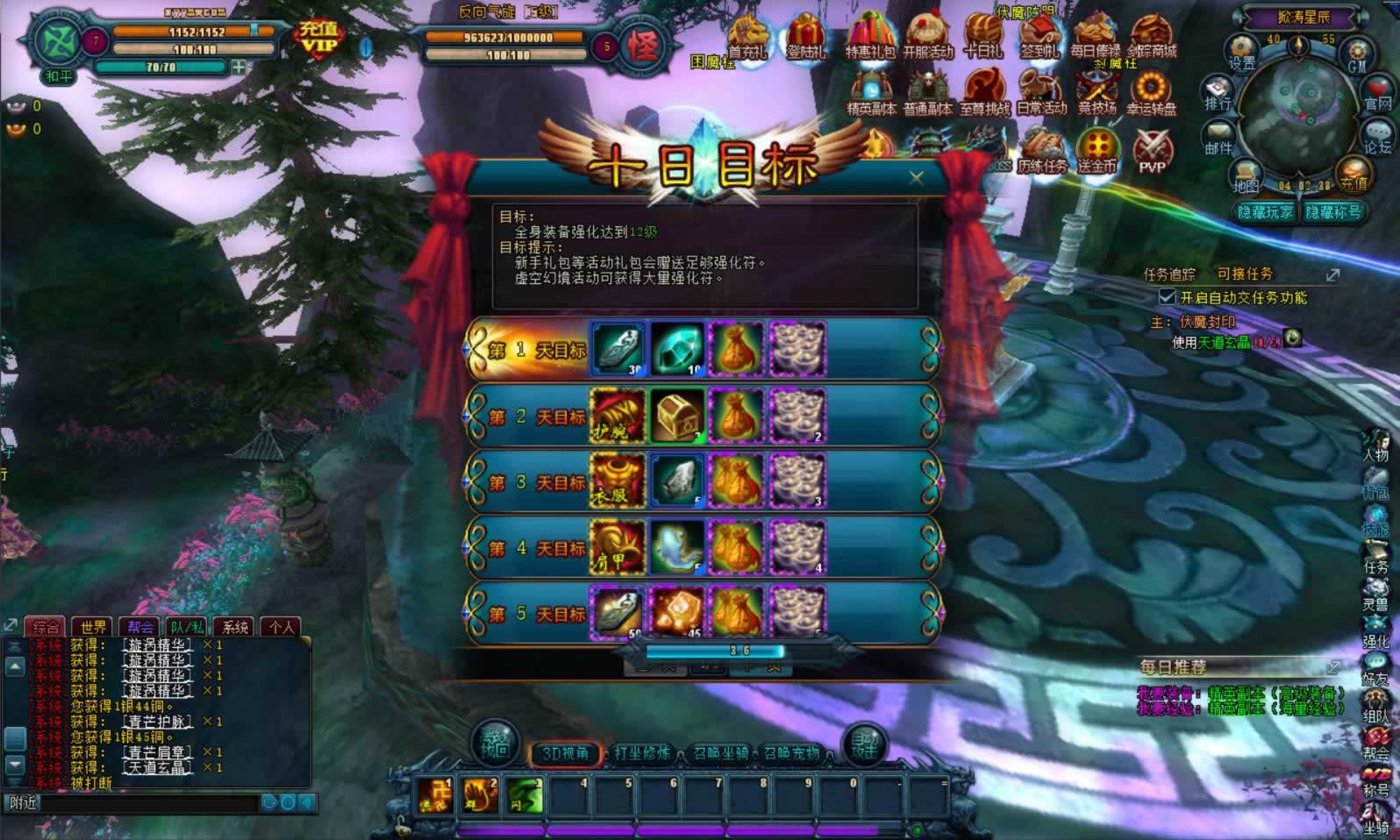Open the 竞技场 arena icon
Viewport: 1400px width, 840px height.
pyautogui.click(x=1096, y=95)
